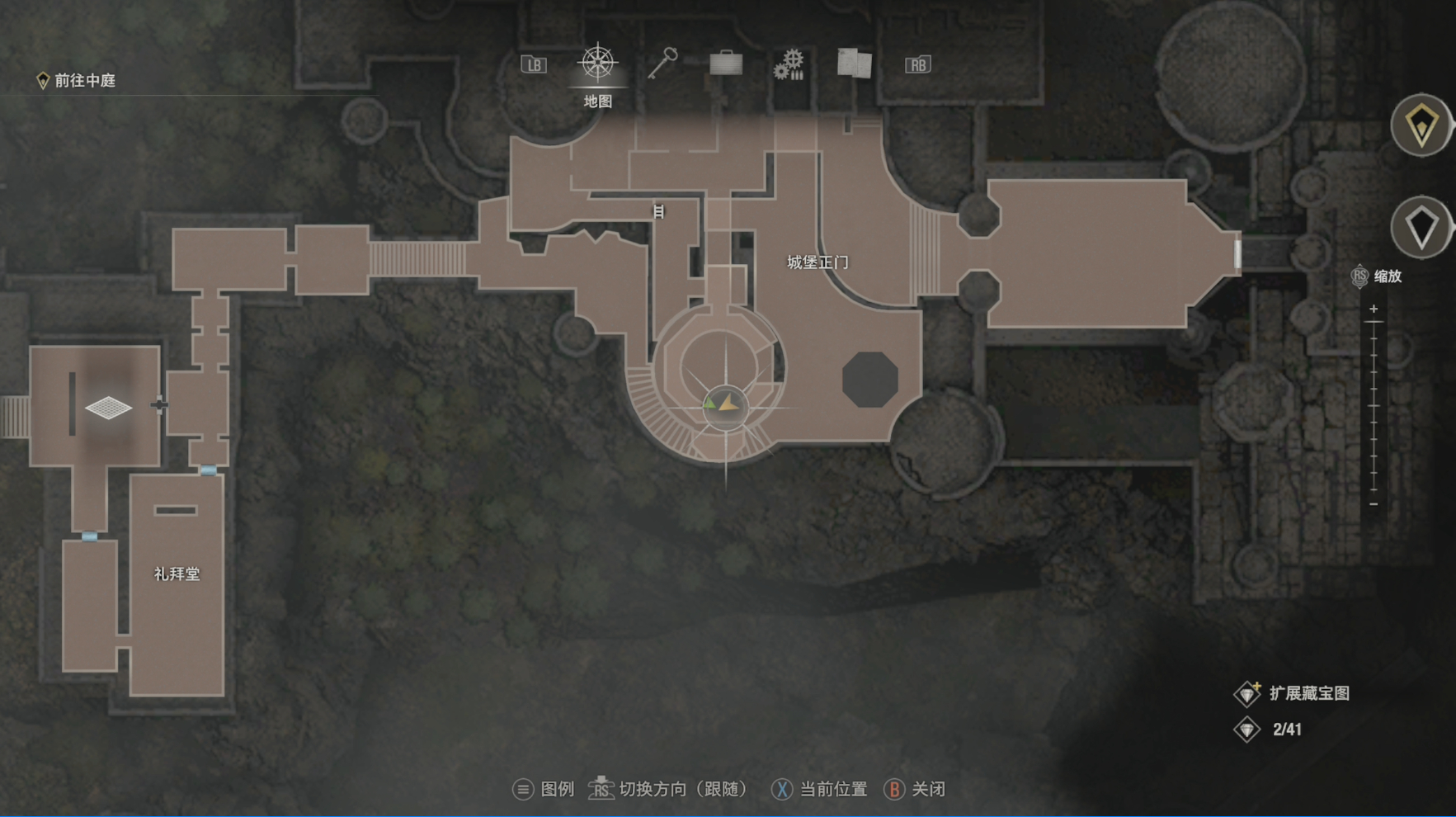Click the zoom scale track
Image resolution: width=1456 pixels, height=817 pixels.
point(1374,406)
